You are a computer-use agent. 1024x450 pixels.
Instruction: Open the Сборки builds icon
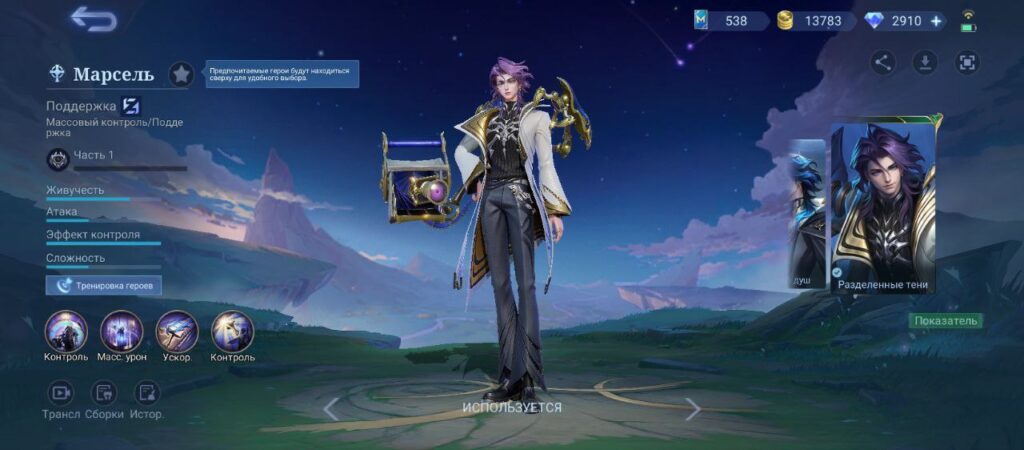(104, 393)
